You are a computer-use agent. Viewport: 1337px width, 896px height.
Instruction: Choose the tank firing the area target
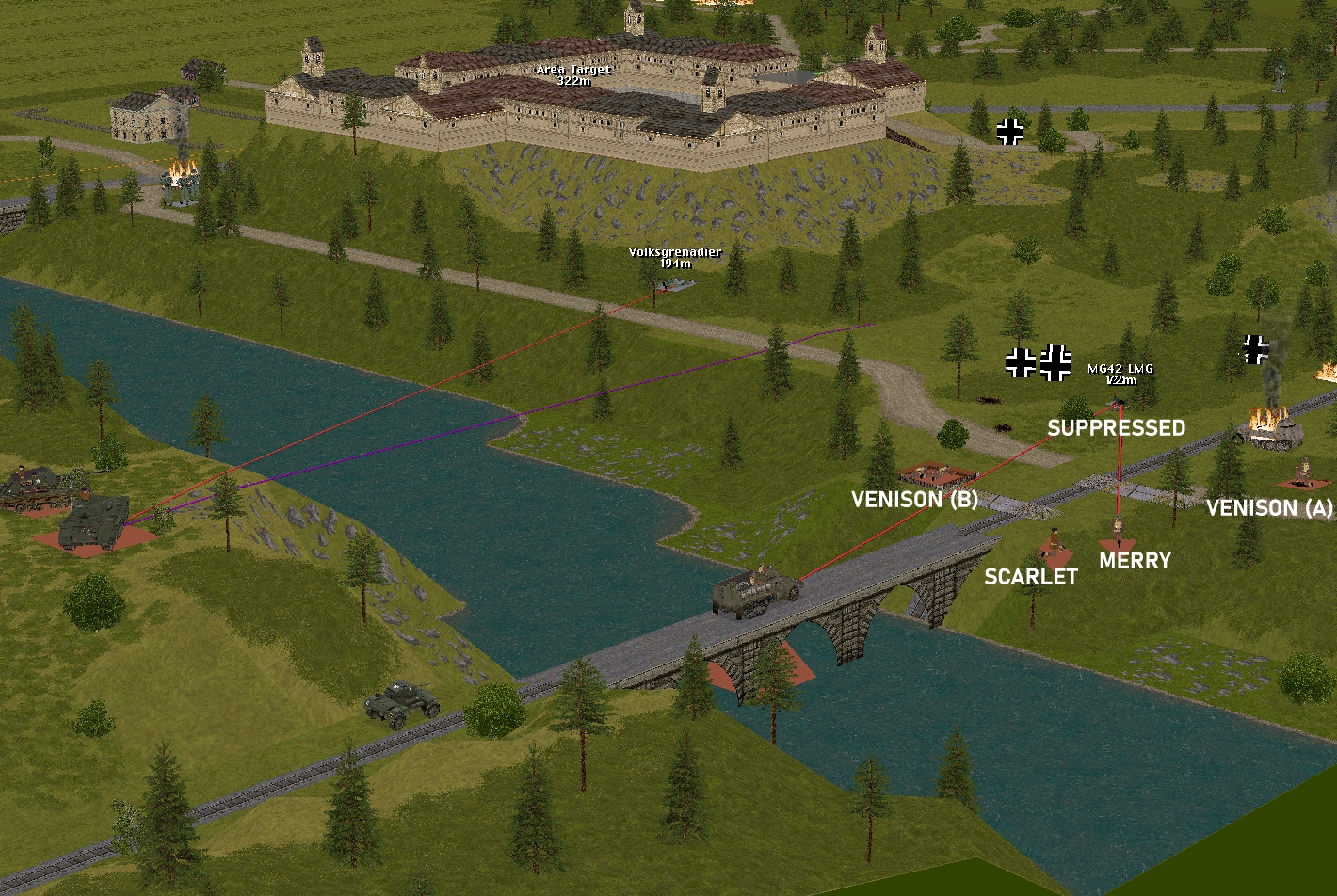coord(93,520)
